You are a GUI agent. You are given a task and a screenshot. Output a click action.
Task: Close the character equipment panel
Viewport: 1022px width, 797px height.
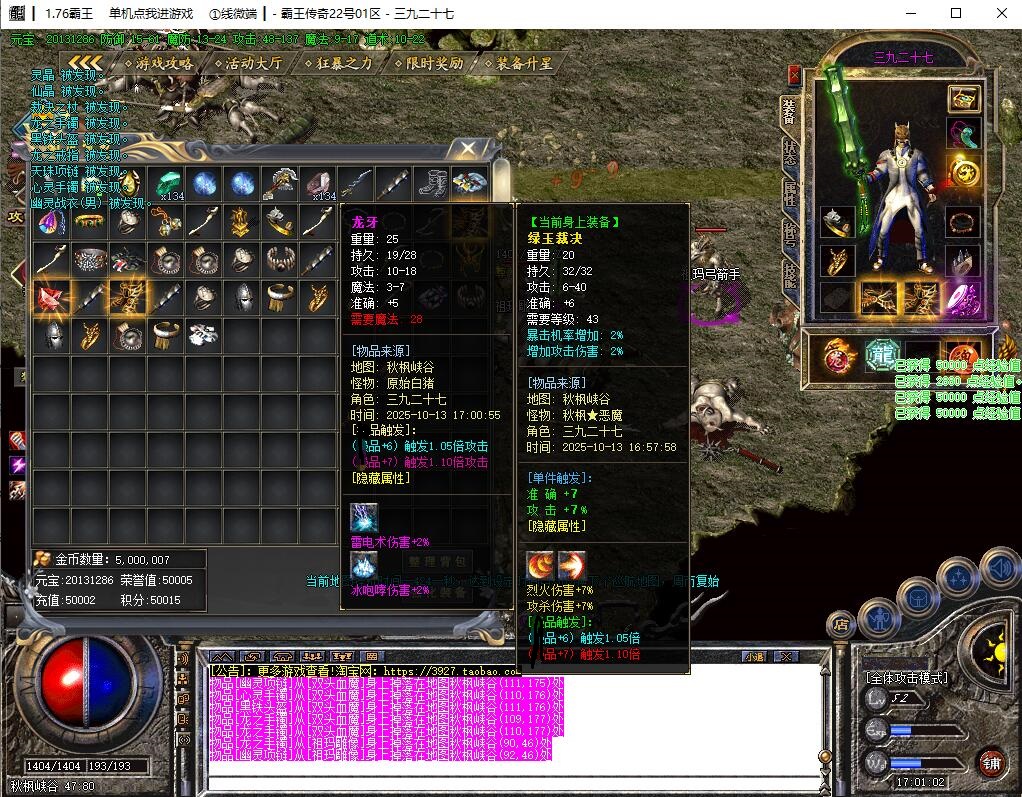click(x=794, y=74)
